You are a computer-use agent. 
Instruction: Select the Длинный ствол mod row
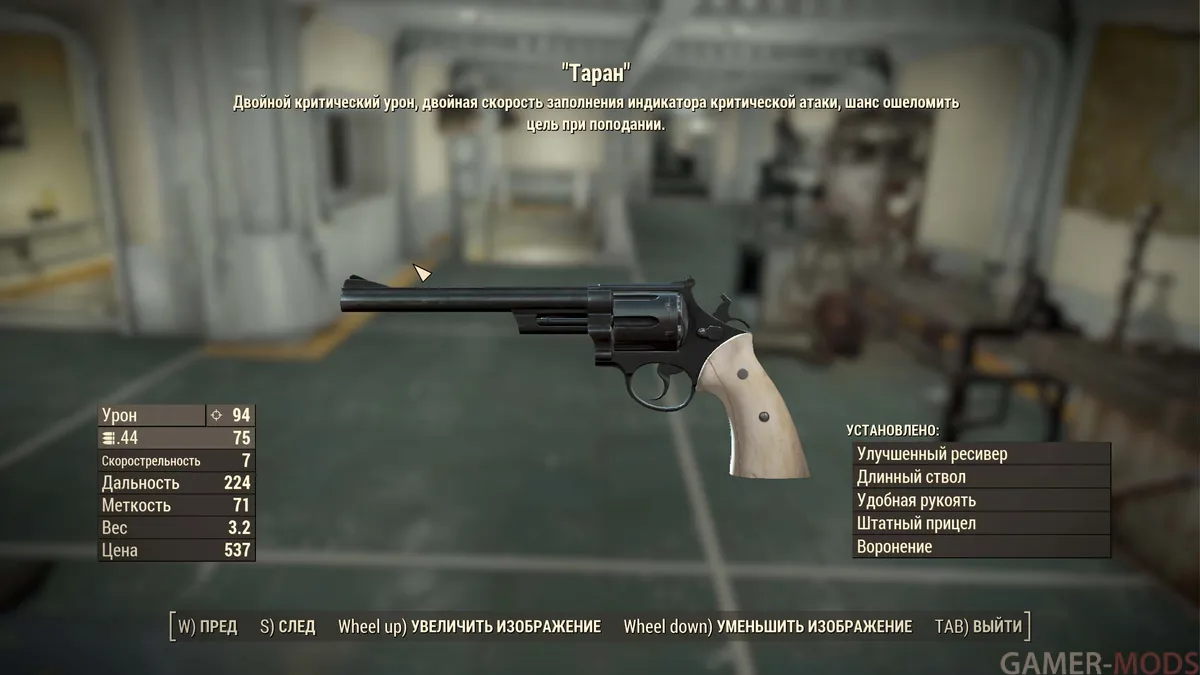click(x=980, y=477)
